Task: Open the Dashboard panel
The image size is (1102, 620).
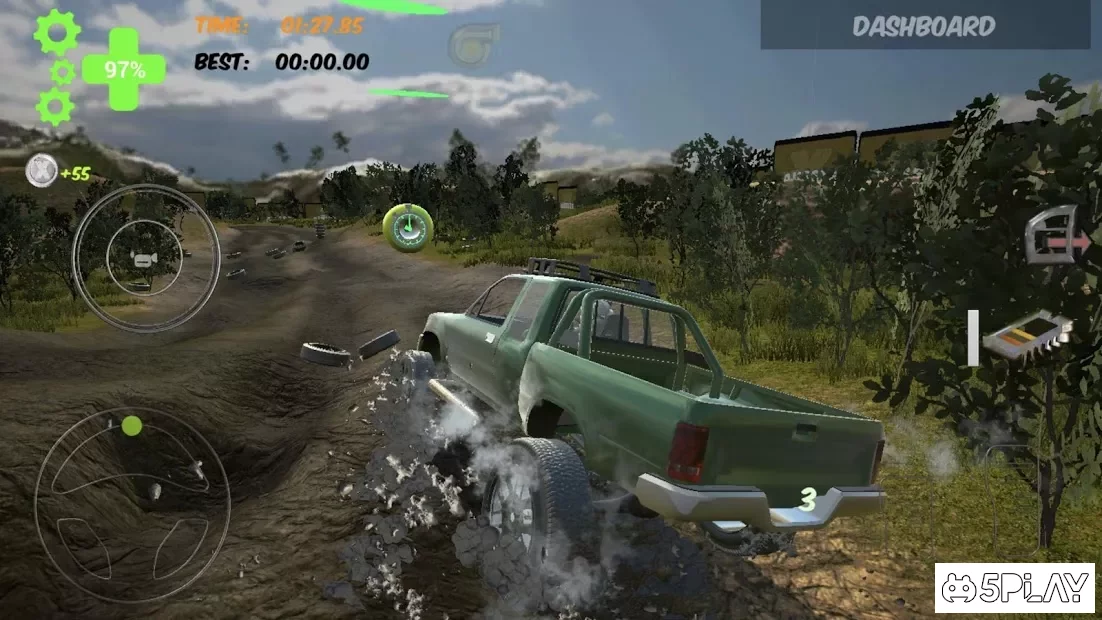Action: [924, 26]
